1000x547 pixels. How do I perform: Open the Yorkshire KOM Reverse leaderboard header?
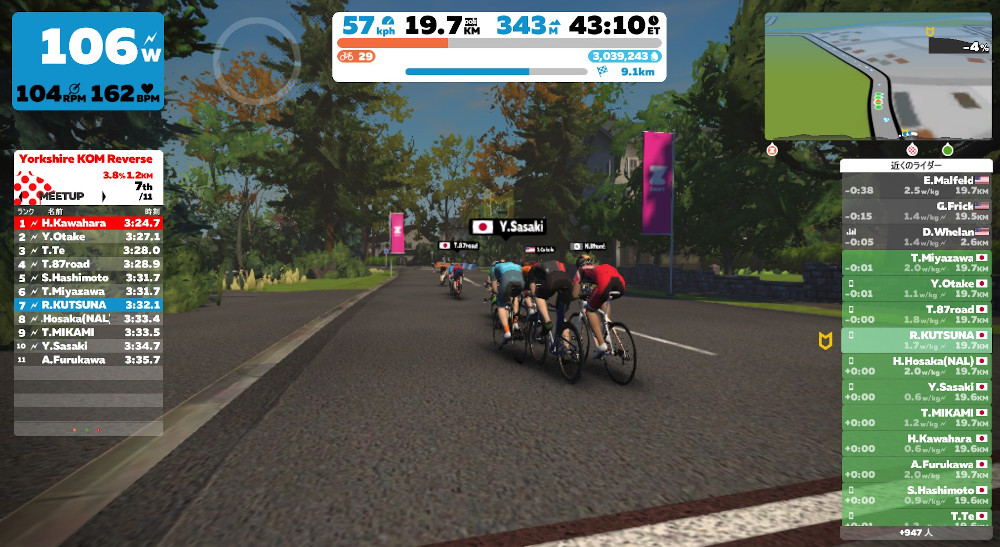pyautogui.click(x=88, y=159)
